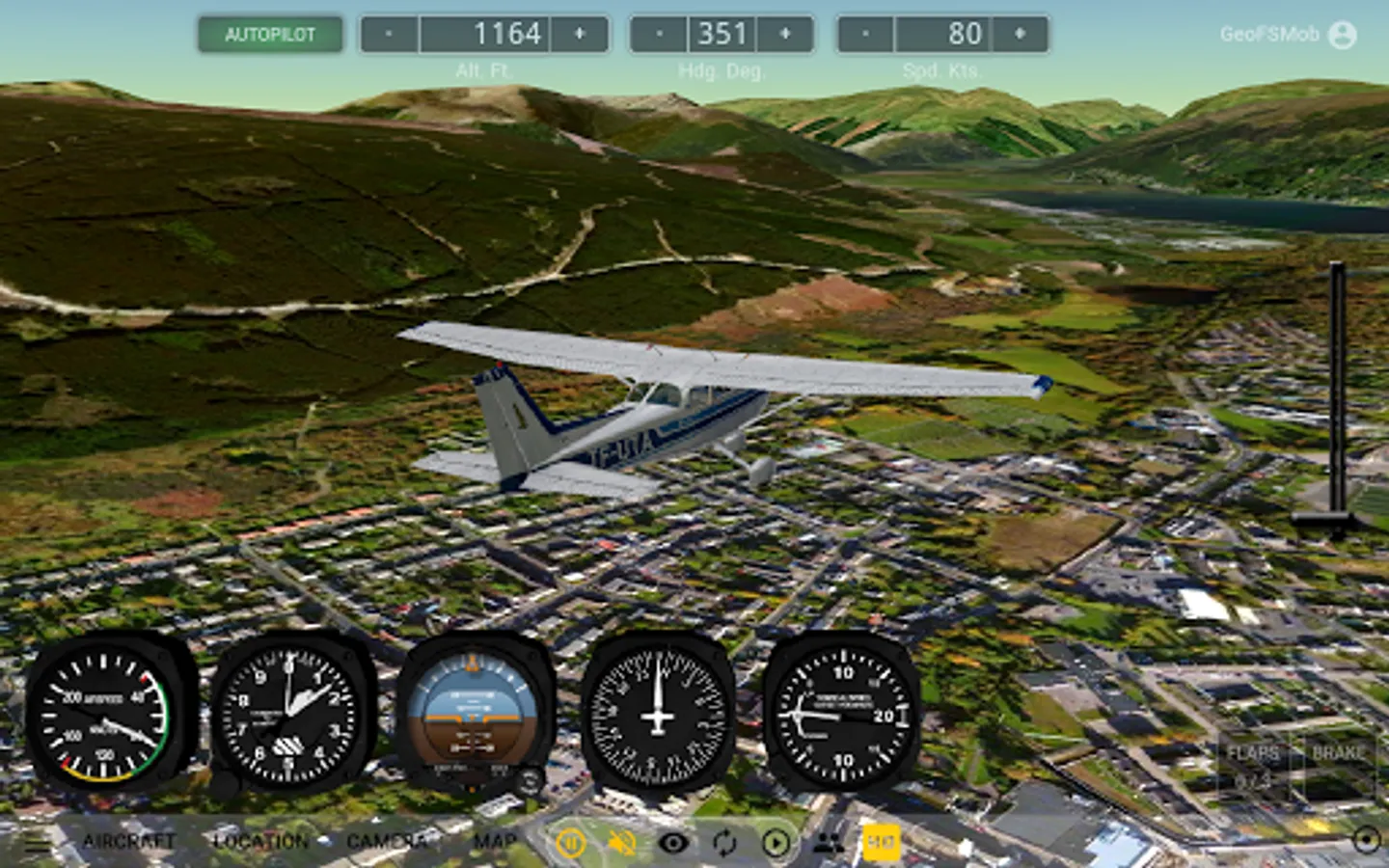Screen dimensions: 1389x868
Task: Open the CAMERA menu
Action: [x=387, y=842]
